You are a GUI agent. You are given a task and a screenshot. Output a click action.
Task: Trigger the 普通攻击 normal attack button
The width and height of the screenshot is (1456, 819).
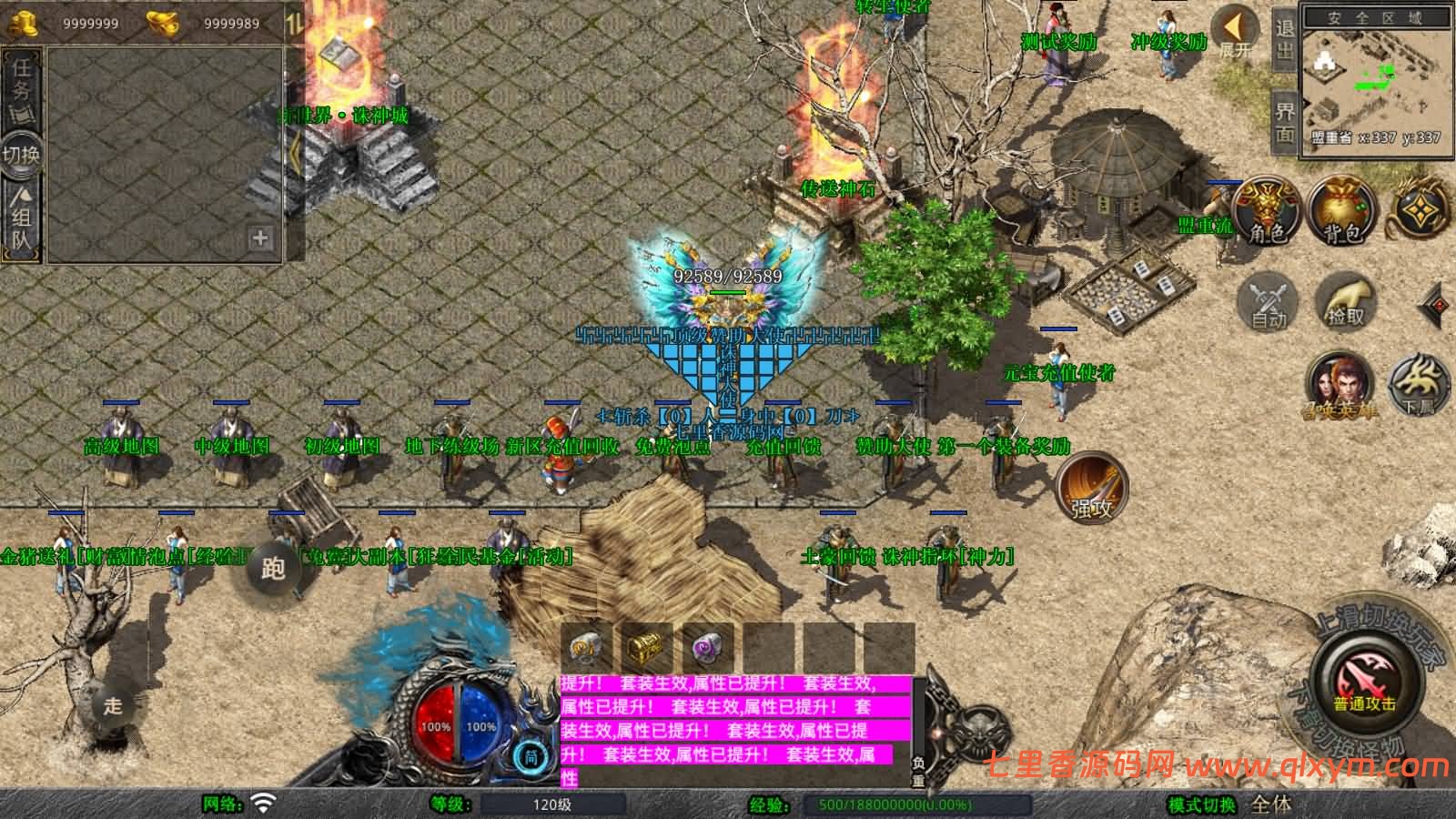pos(1365,684)
